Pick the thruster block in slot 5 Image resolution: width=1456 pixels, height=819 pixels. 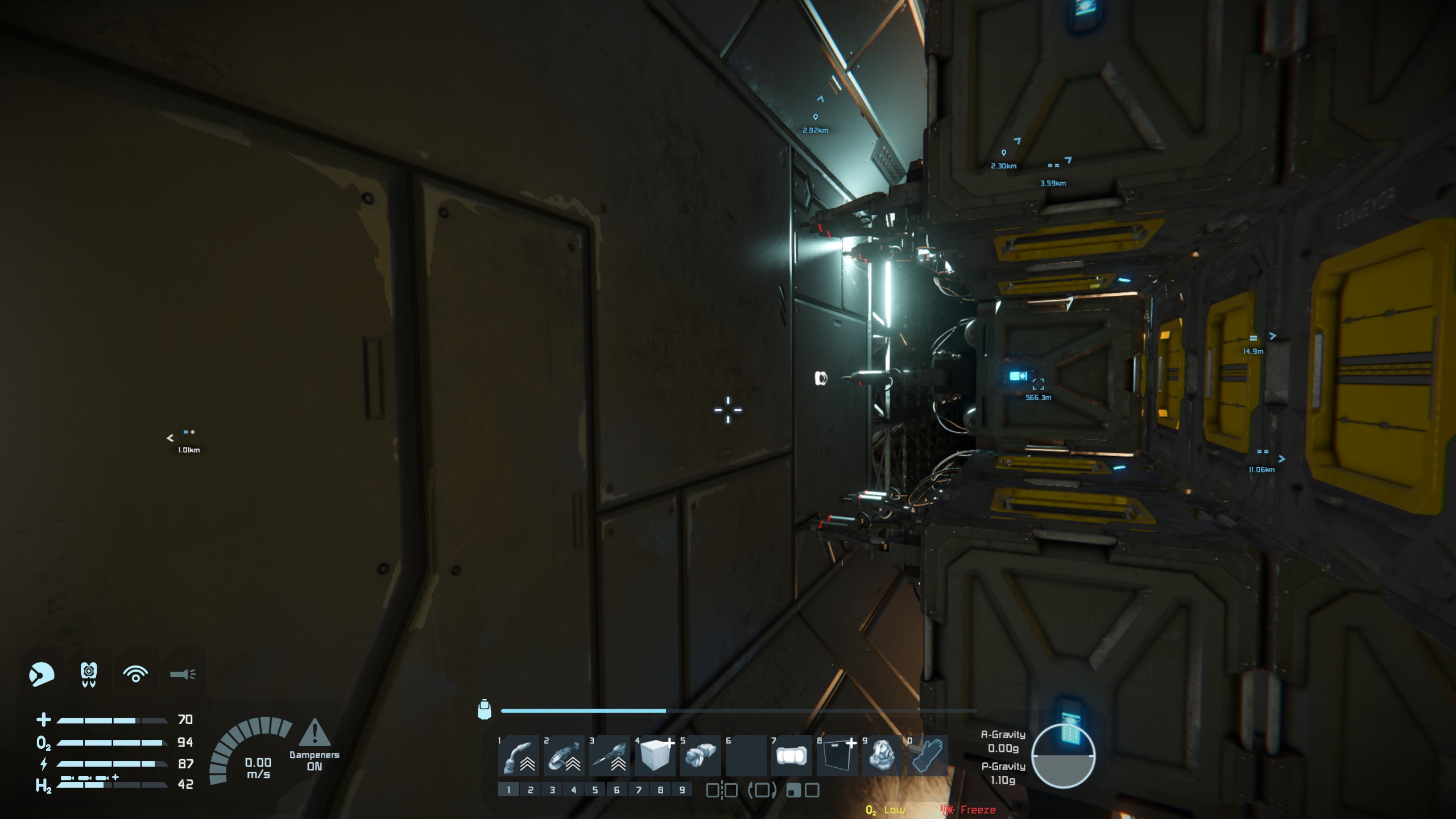coord(700,756)
